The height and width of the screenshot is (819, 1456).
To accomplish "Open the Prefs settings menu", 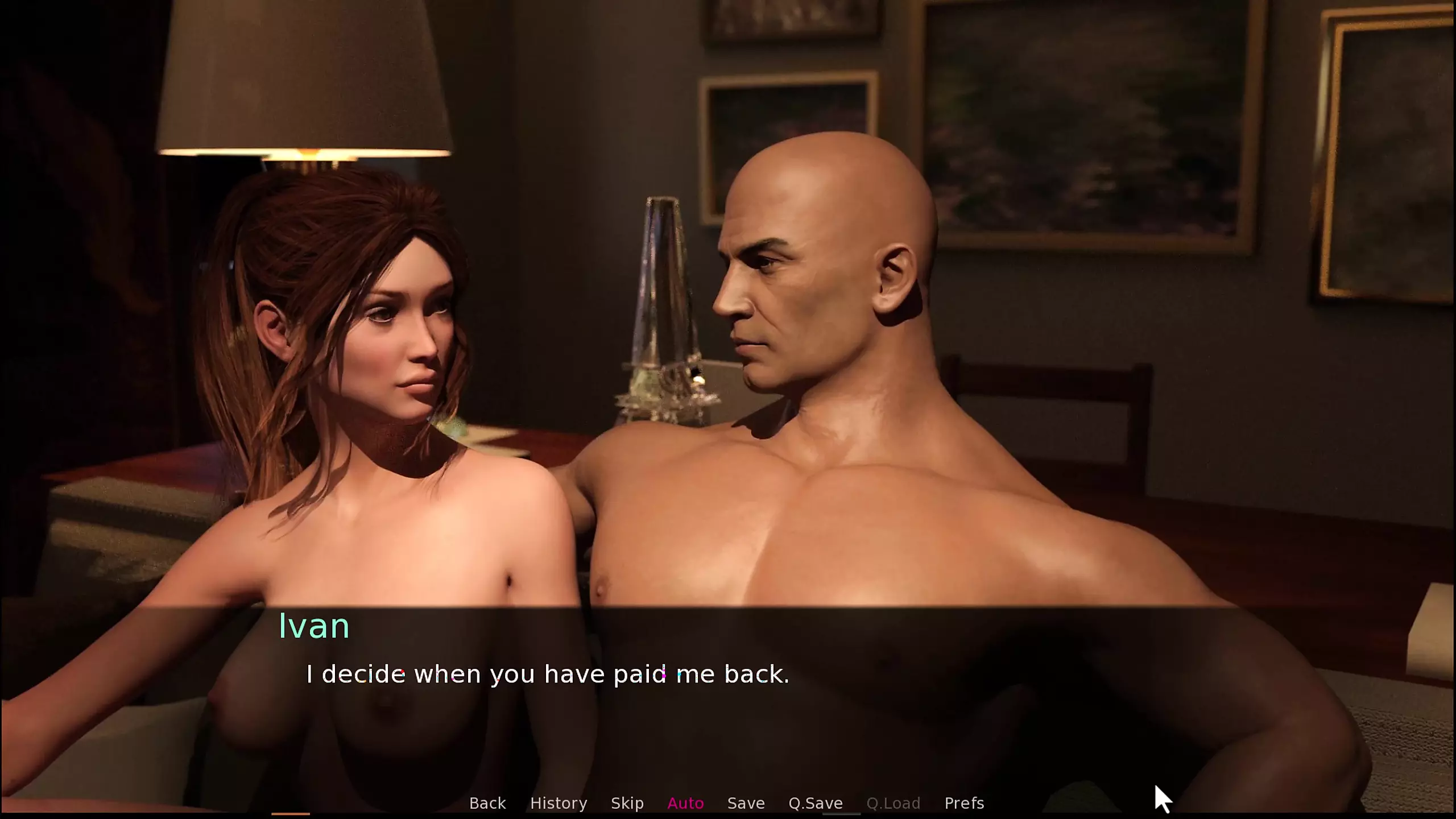I will 964,803.
